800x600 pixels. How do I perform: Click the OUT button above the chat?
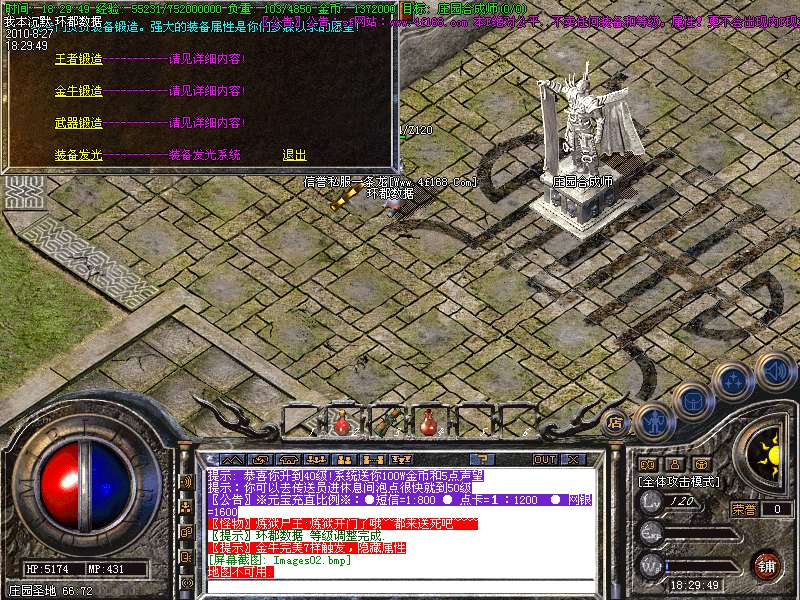pos(545,459)
